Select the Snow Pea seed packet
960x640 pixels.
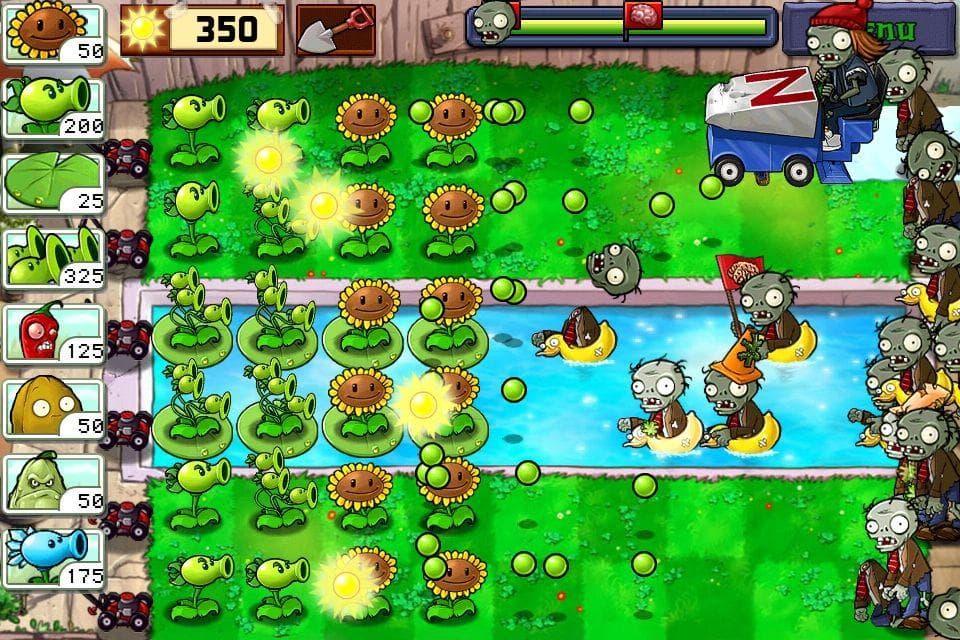(x=55, y=557)
